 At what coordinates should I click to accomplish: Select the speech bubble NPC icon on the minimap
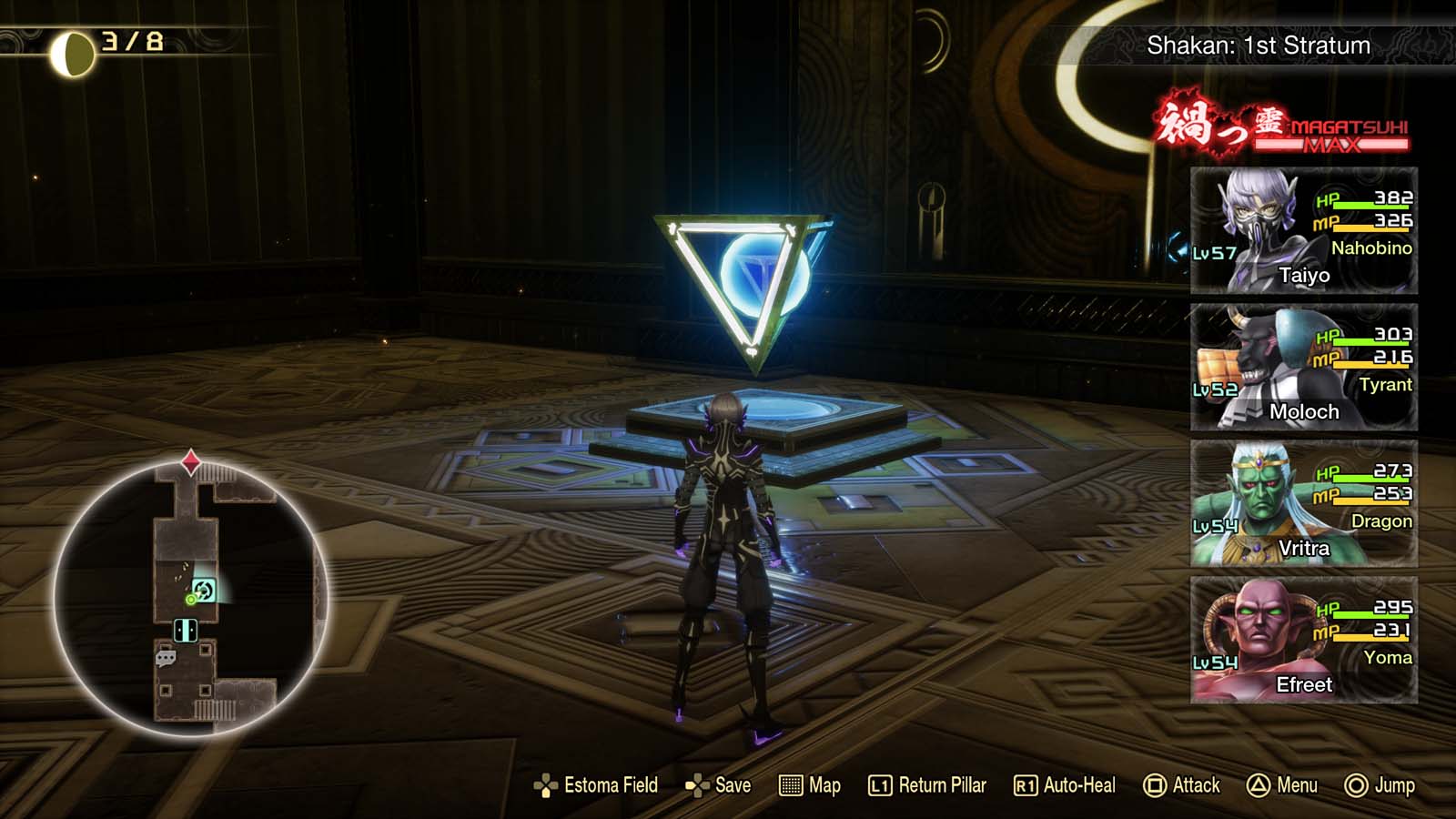tap(165, 657)
